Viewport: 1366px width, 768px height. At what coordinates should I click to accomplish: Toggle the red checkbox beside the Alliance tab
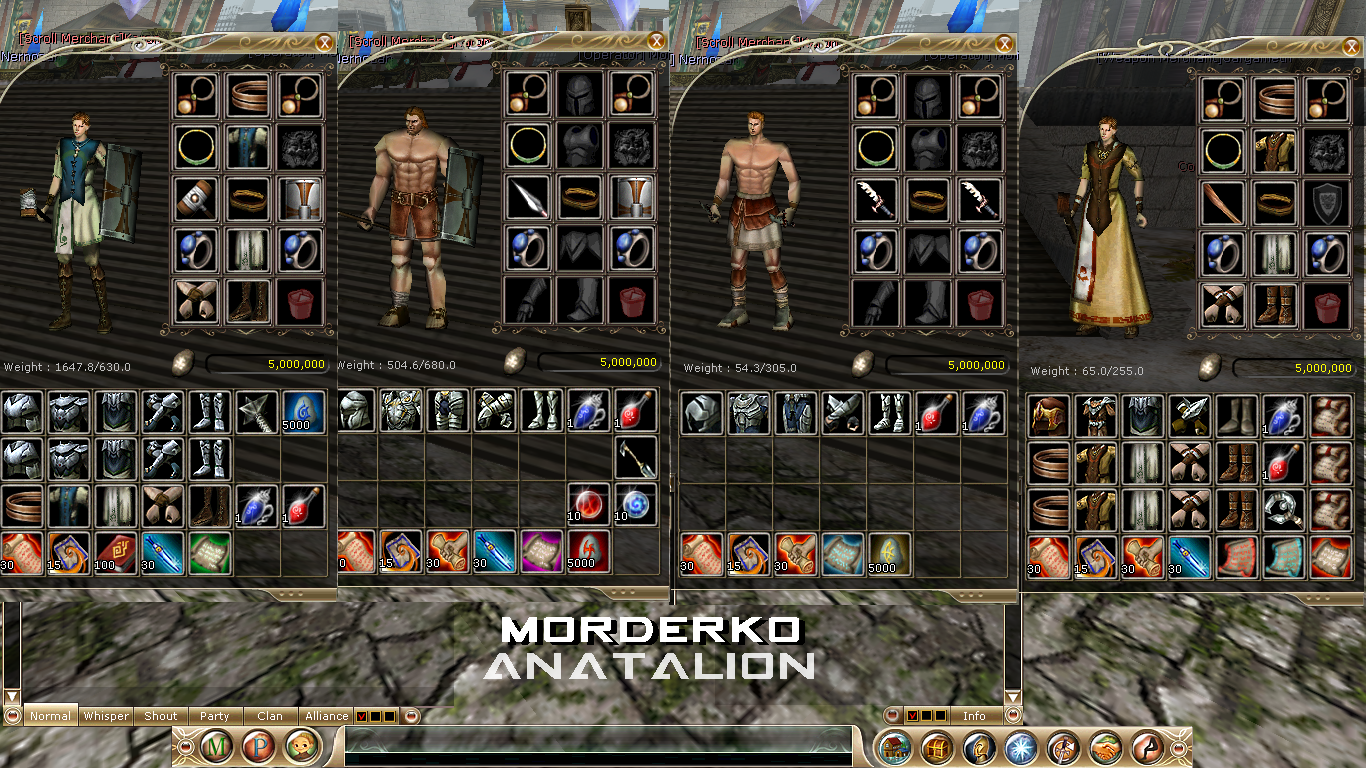(x=360, y=716)
